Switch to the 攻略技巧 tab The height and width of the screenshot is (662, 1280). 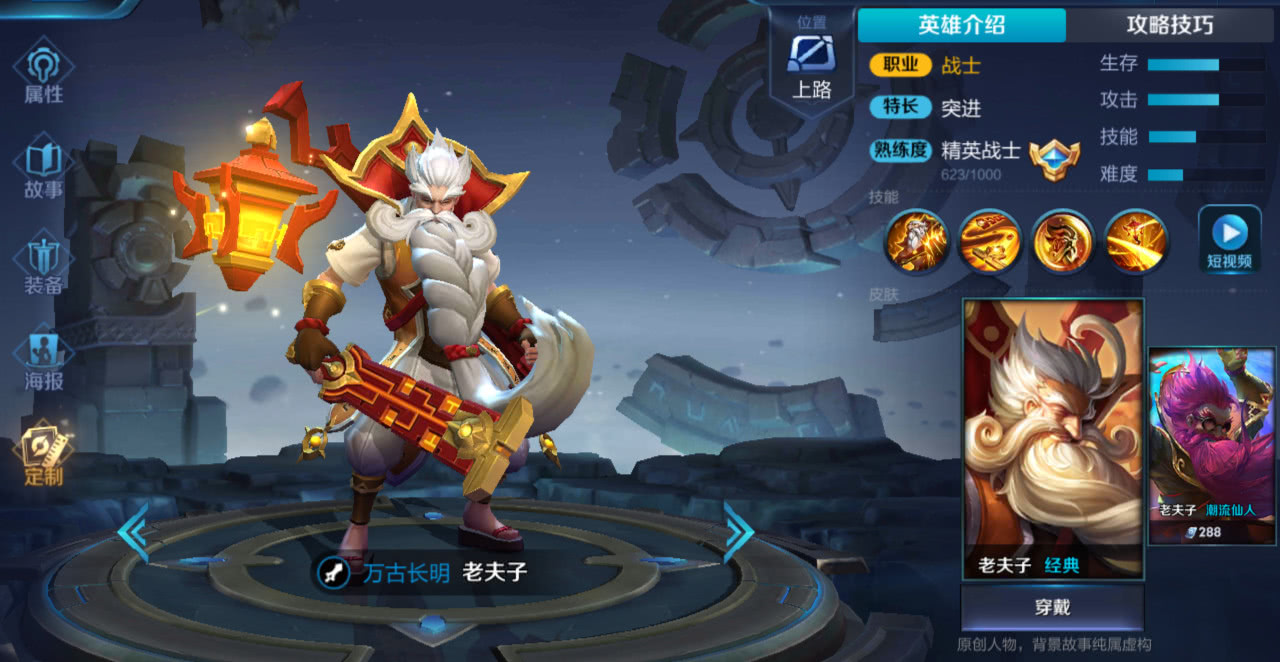[1169, 25]
